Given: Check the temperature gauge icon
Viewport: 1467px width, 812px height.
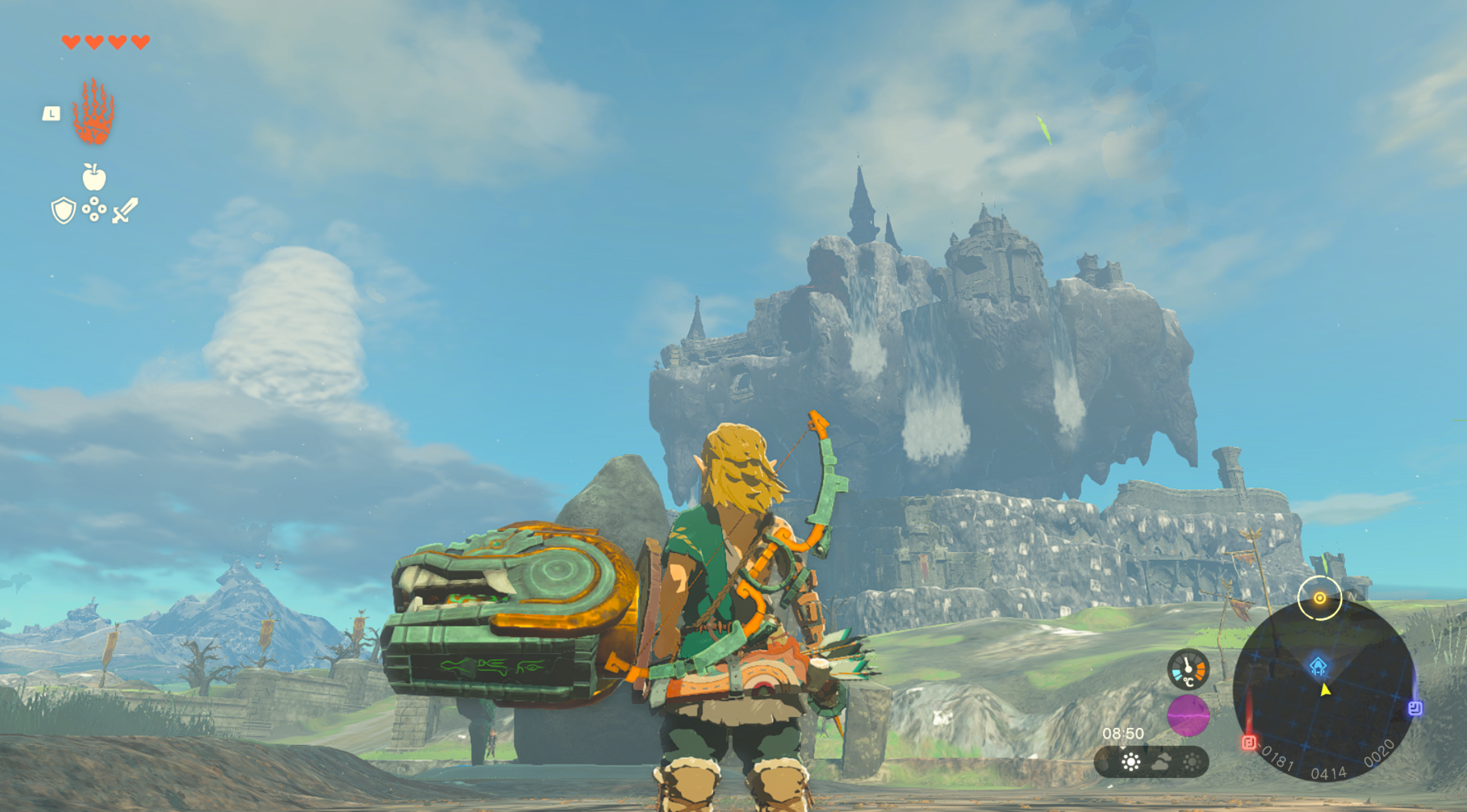Looking at the screenshot, I should tap(1188, 669).
